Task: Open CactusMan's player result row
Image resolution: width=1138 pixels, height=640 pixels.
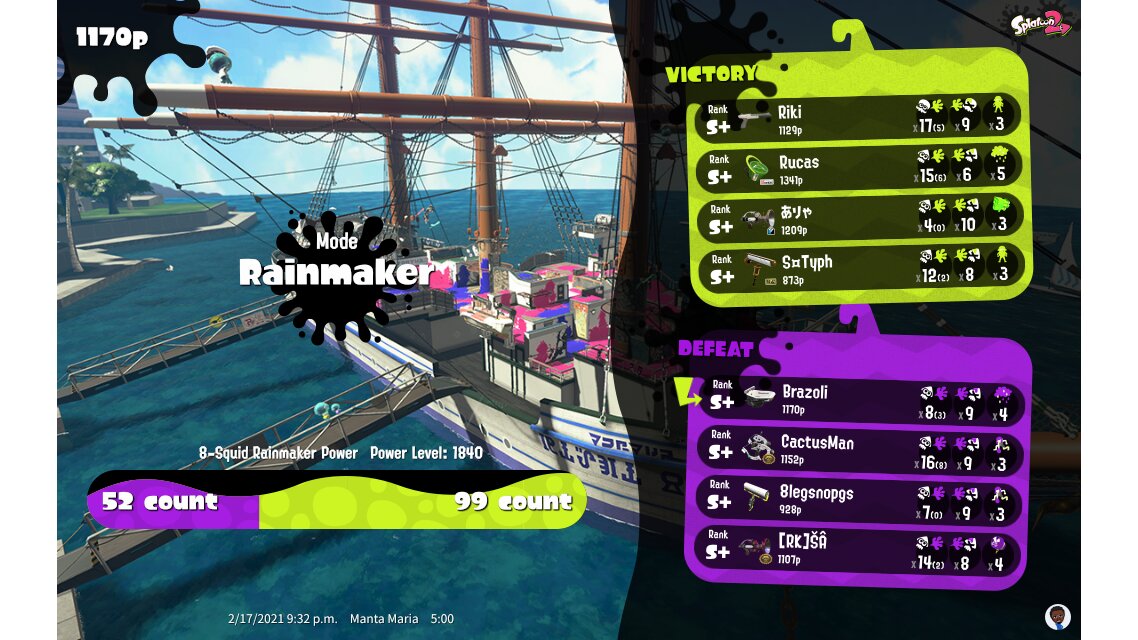Action: click(x=862, y=450)
